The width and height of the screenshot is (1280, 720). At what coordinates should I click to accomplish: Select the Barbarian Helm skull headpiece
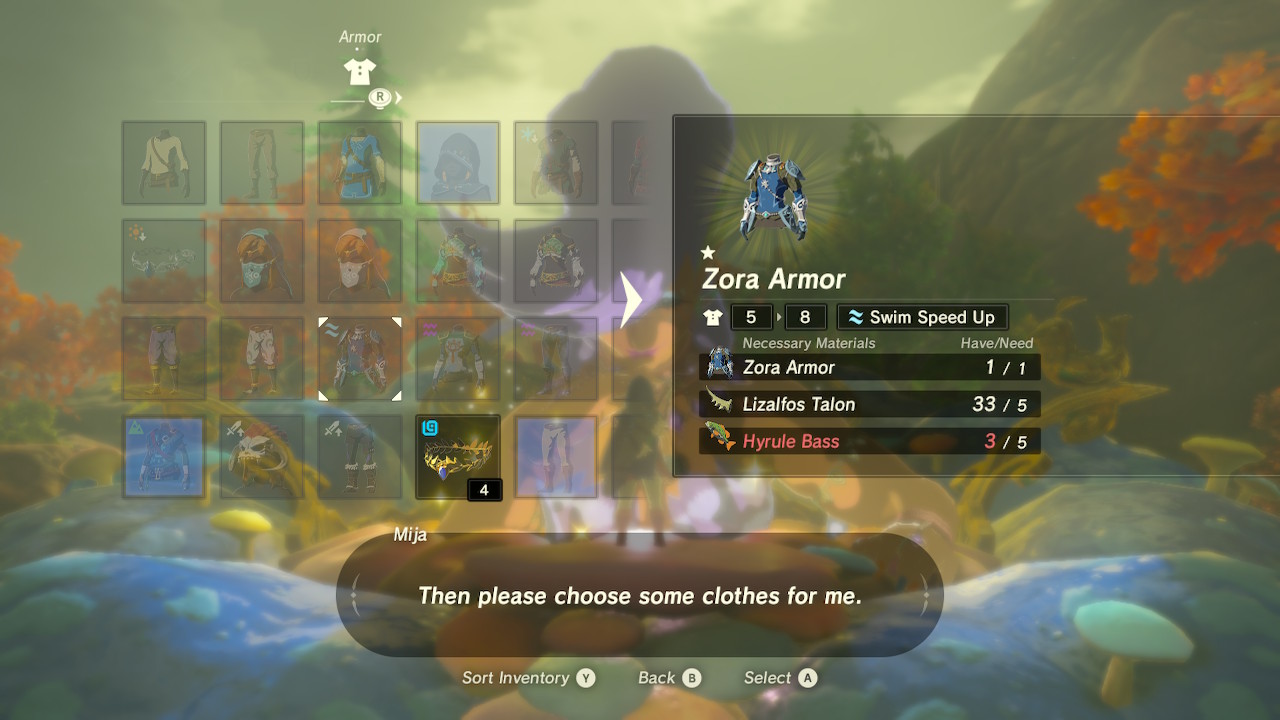coord(262,457)
